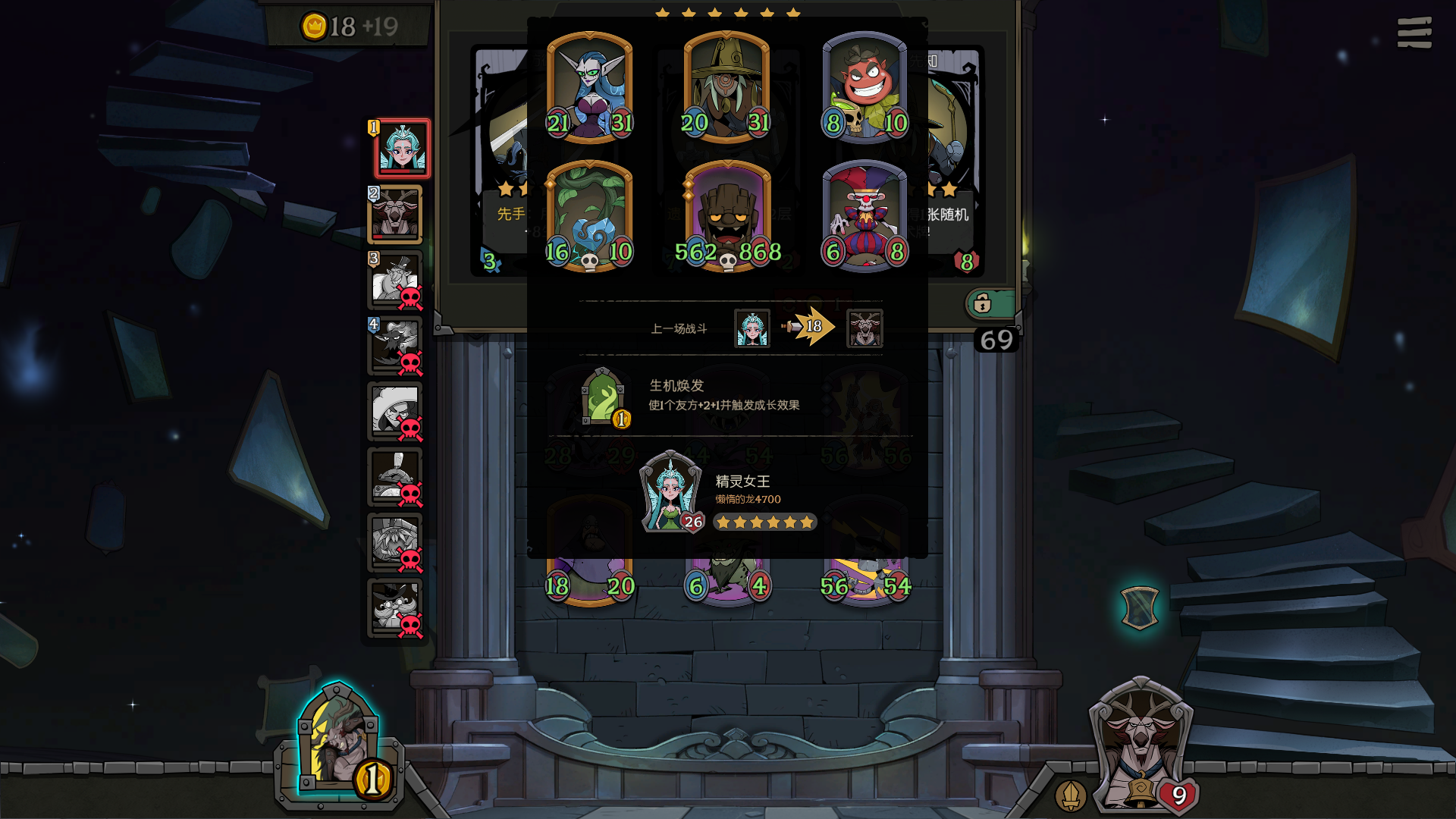The height and width of the screenshot is (819, 1456).
Task: Click the red heart showing 9 lives
Action: coord(1180,796)
